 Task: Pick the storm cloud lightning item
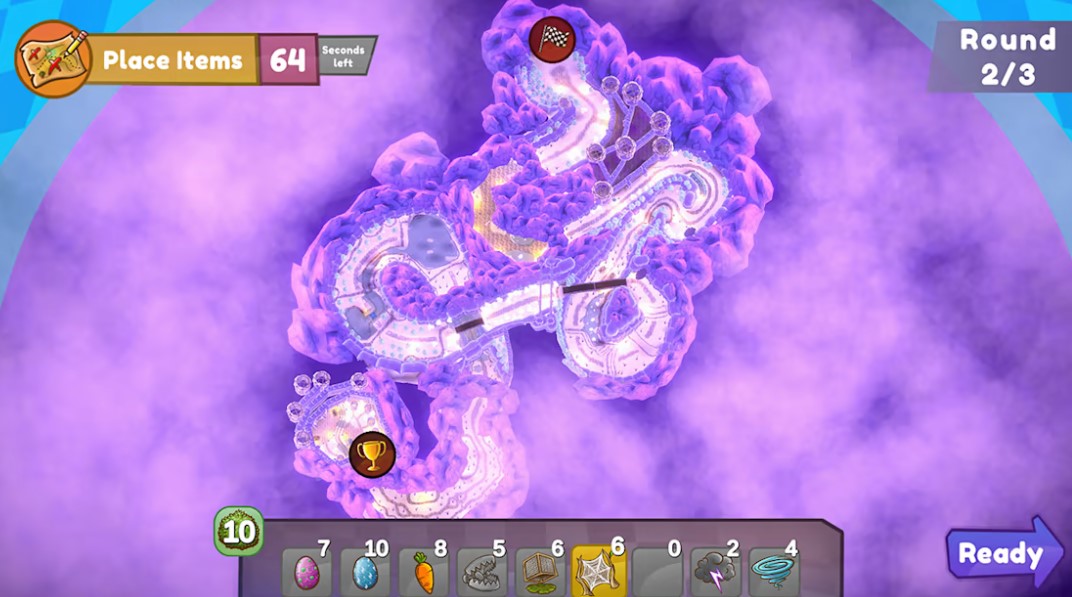[x=715, y=572]
